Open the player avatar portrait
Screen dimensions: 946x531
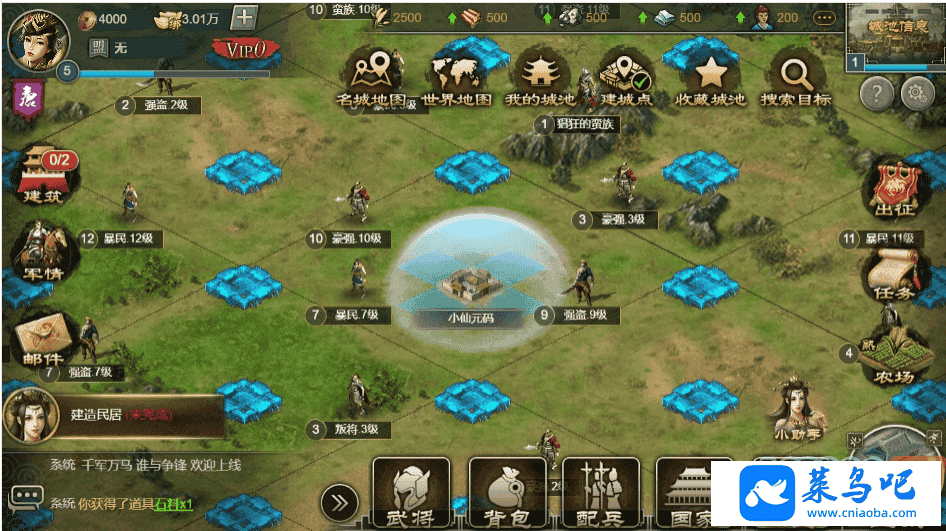pyautogui.click(x=38, y=36)
